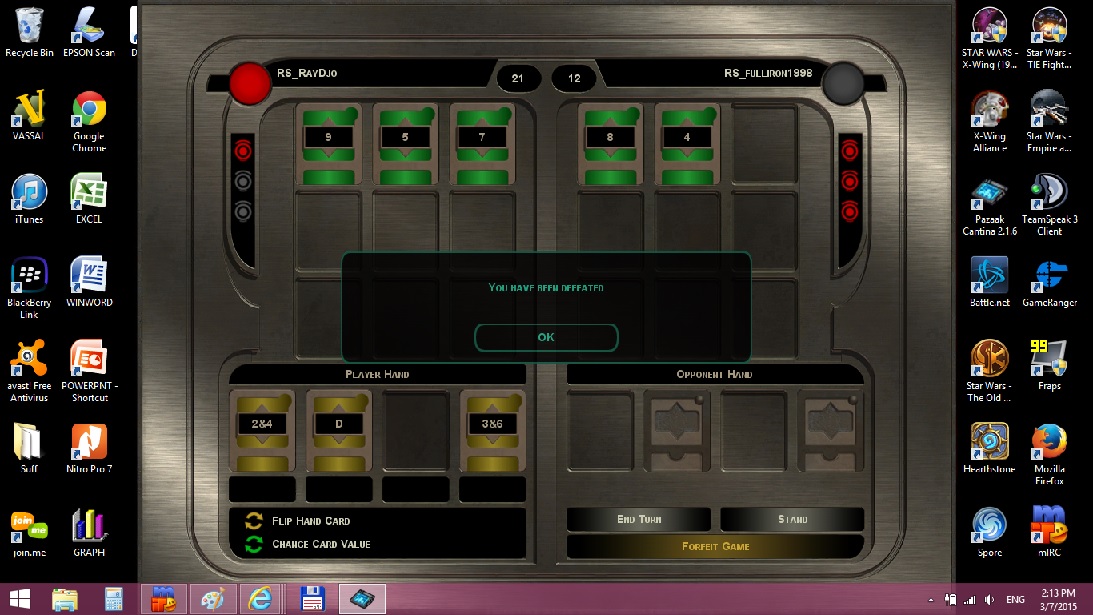
Task: Select the 2&4 card in player hand
Action: [x=262, y=430]
